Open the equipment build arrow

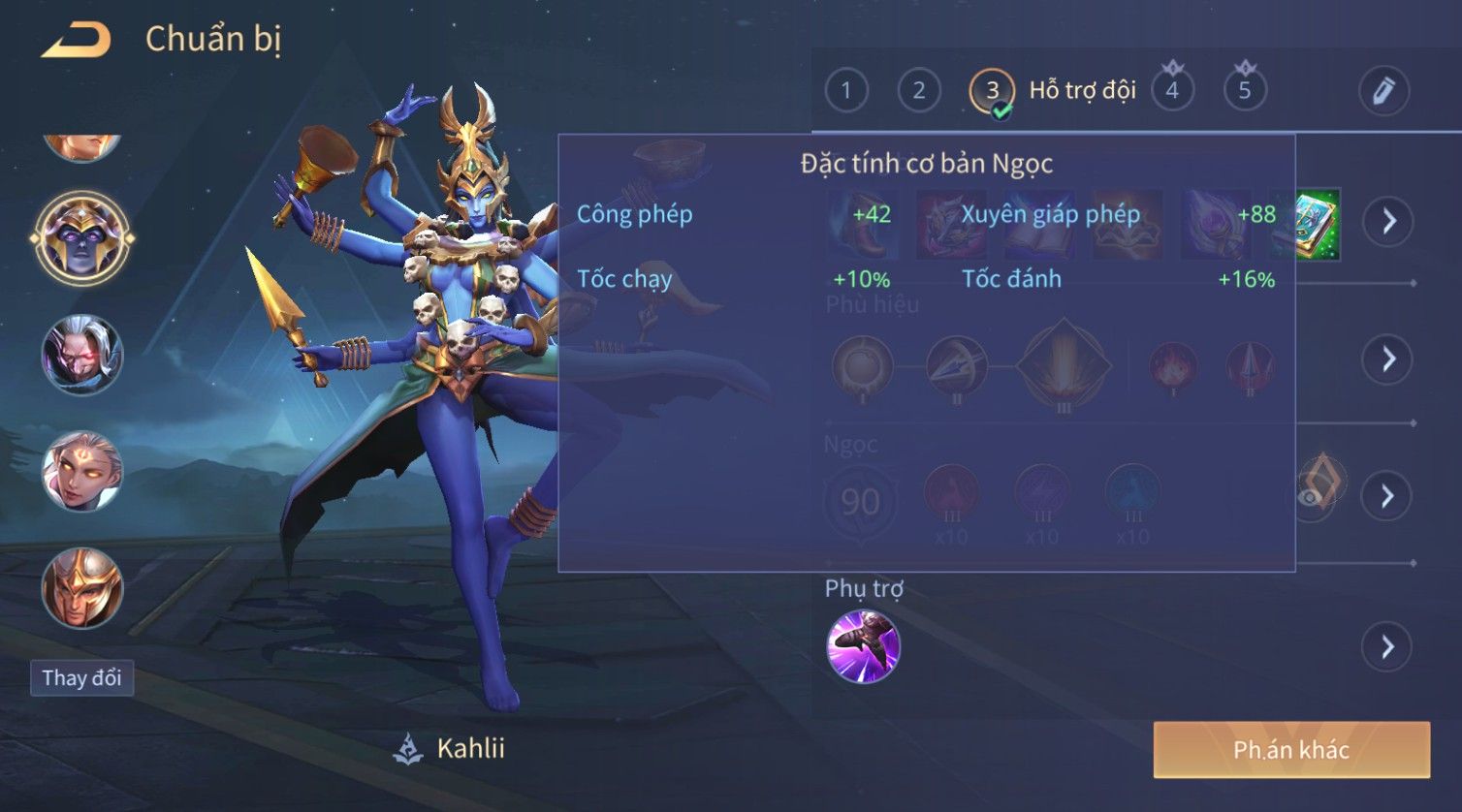pos(1387,221)
